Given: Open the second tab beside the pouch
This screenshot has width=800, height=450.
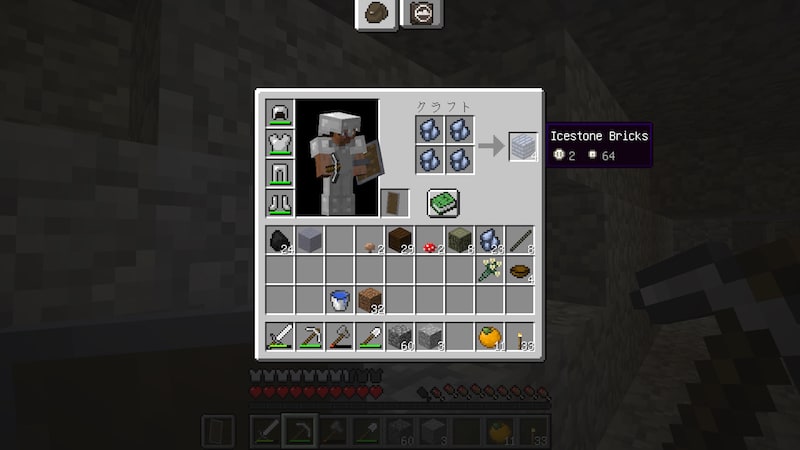Looking at the screenshot, I should coord(421,13).
